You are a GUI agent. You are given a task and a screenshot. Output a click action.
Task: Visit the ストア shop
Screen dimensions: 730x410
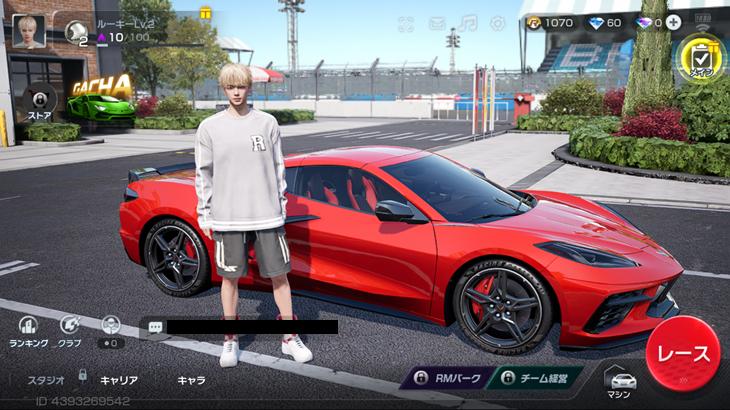point(39,101)
